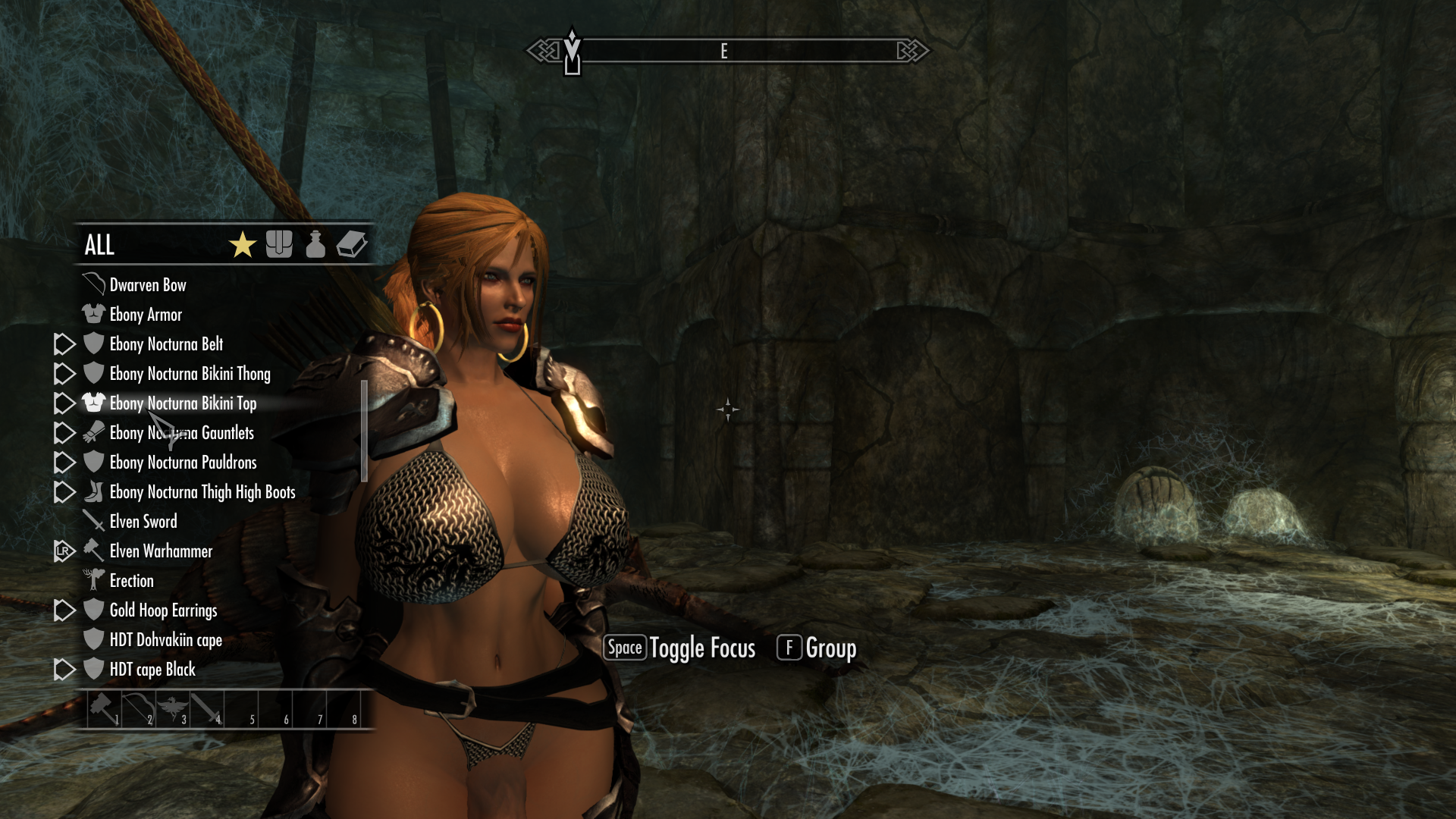Open the potions category tab
This screenshot has width=1456, height=819.
(x=315, y=244)
